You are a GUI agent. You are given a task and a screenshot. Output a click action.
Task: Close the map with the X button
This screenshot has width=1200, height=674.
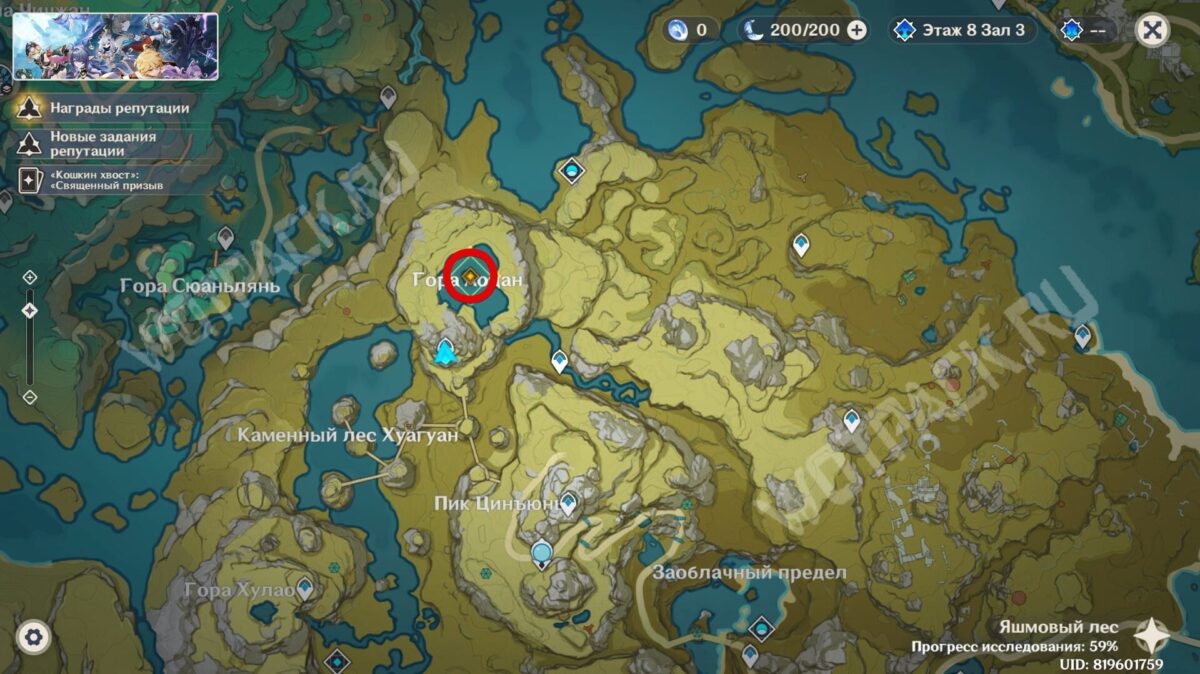1152,30
